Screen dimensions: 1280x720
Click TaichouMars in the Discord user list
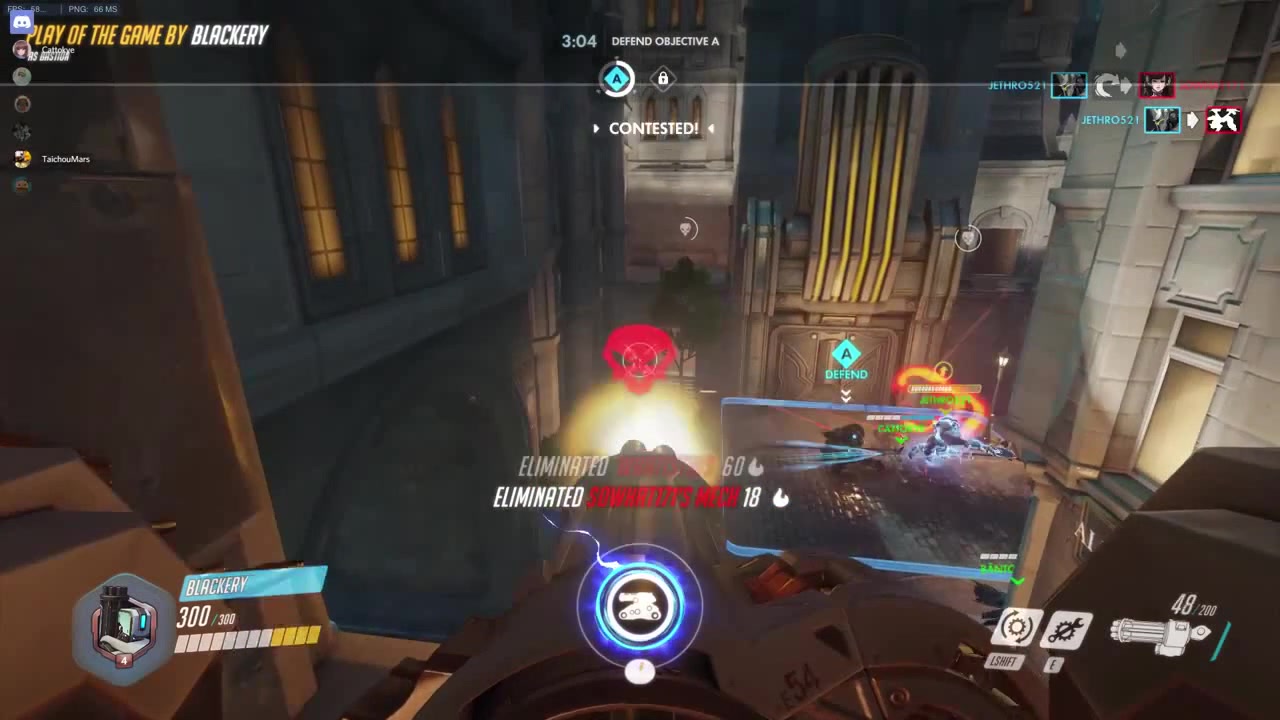[65, 159]
